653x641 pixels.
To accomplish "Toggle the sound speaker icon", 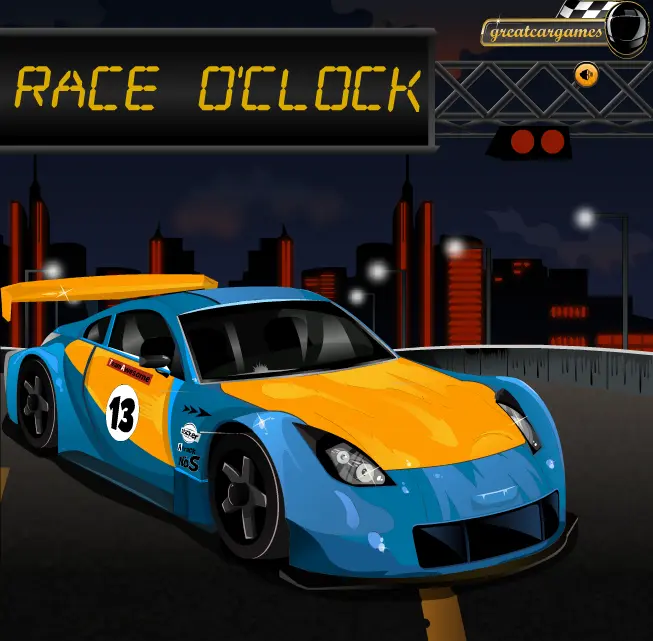I will (x=586, y=73).
